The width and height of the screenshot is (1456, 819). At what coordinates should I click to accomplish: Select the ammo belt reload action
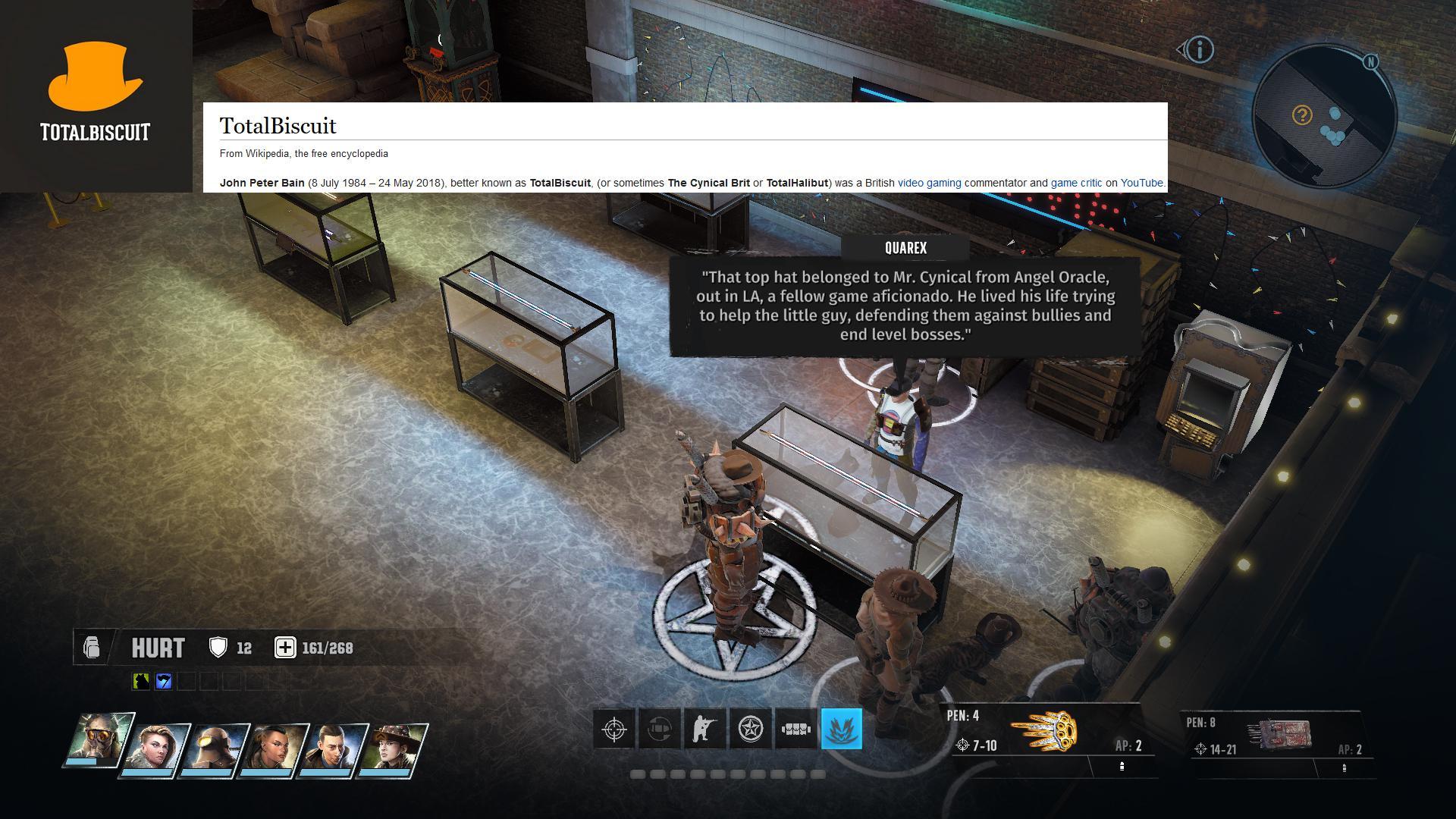[x=795, y=728]
